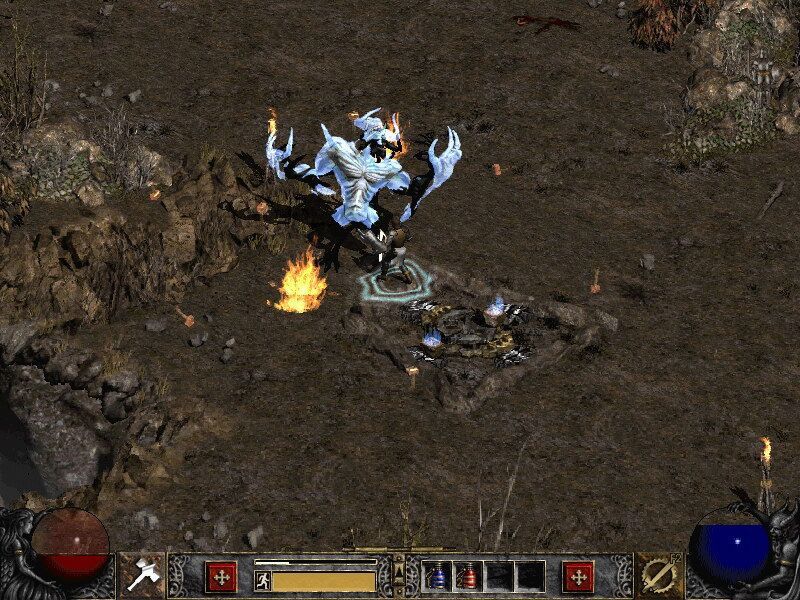Open the new stat points button

coord(221,576)
